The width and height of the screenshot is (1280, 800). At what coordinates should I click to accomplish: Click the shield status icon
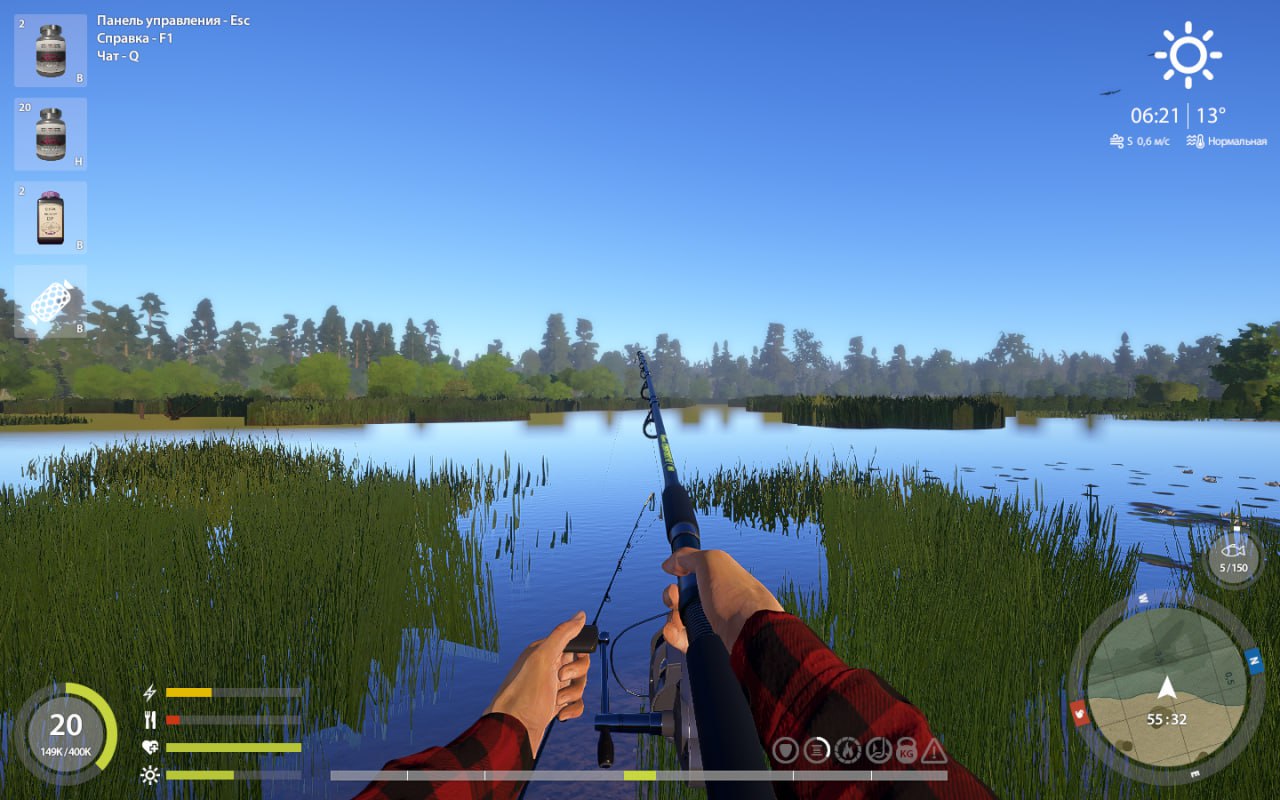pos(787,749)
